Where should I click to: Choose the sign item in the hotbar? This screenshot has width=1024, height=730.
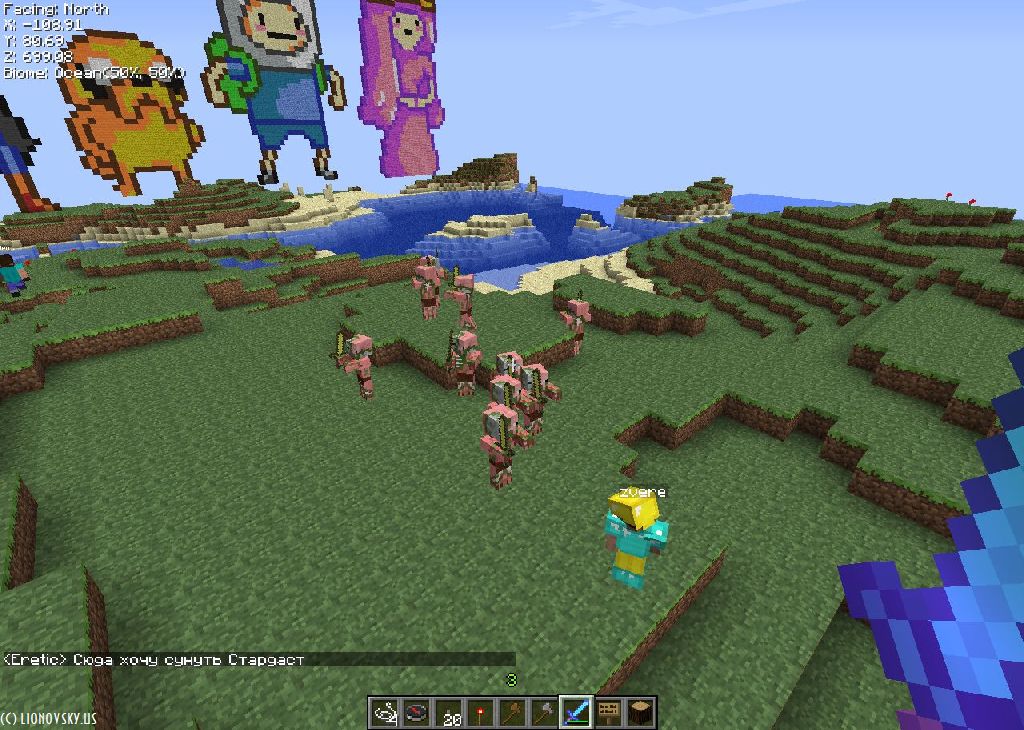tap(608, 712)
